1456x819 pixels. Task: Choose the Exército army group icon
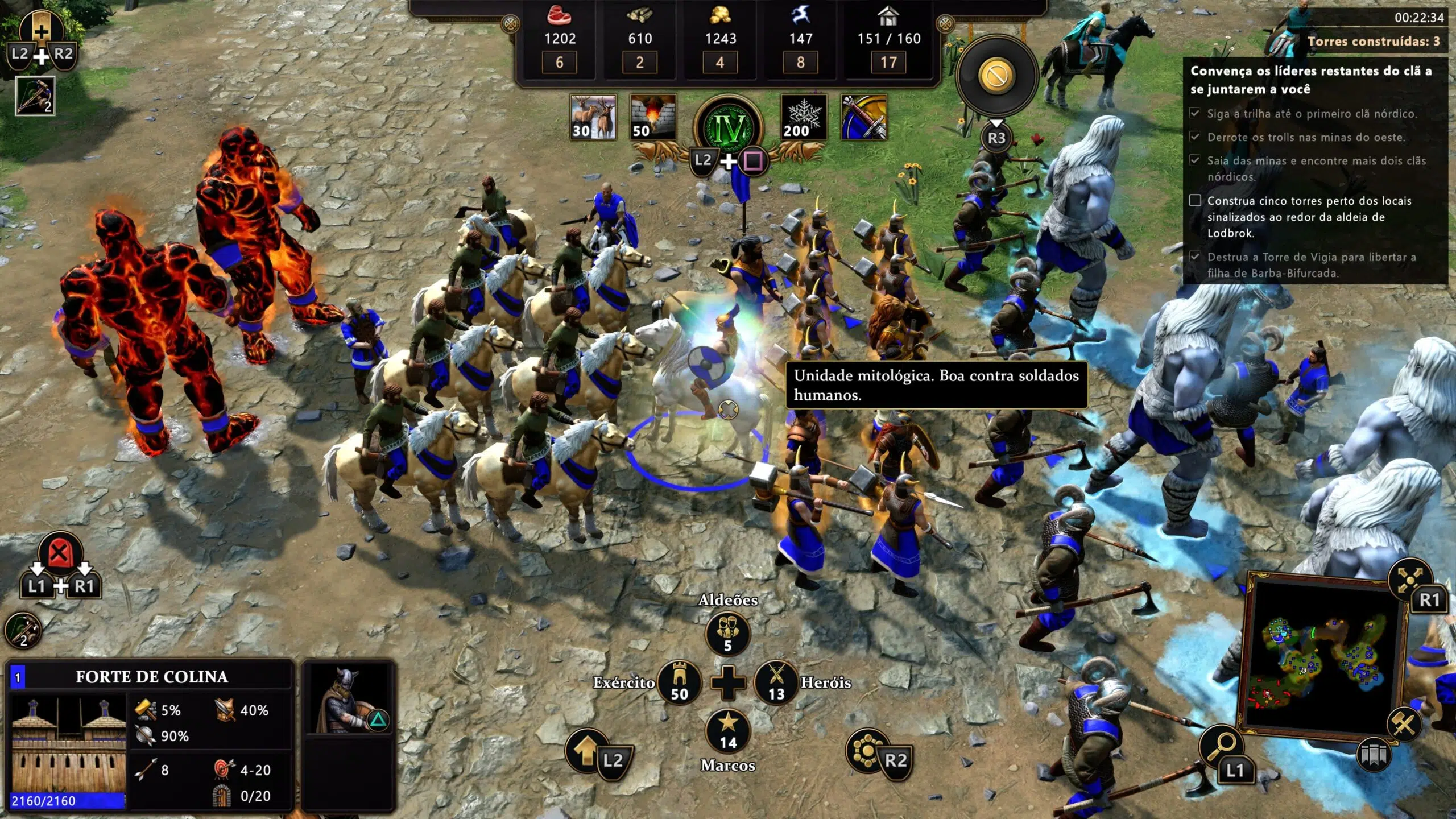[679, 682]
